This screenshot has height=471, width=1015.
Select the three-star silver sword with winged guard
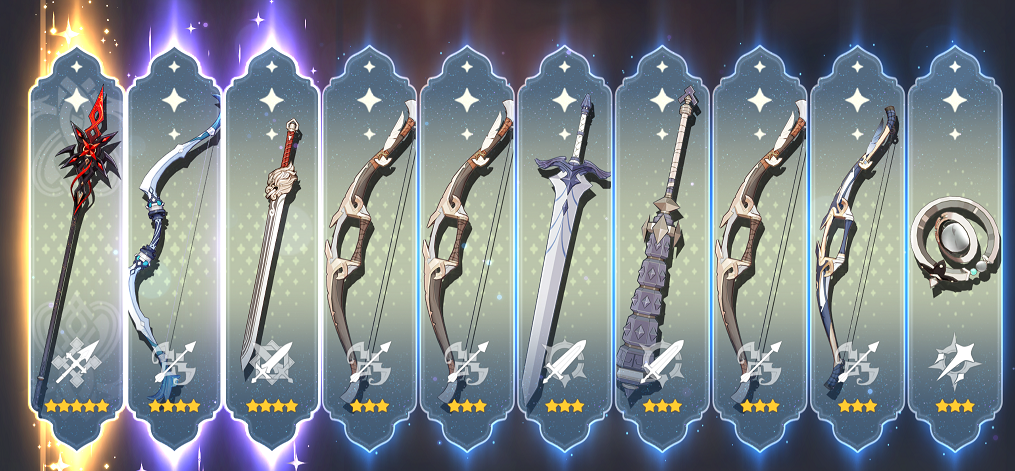[x=565, y=250]
